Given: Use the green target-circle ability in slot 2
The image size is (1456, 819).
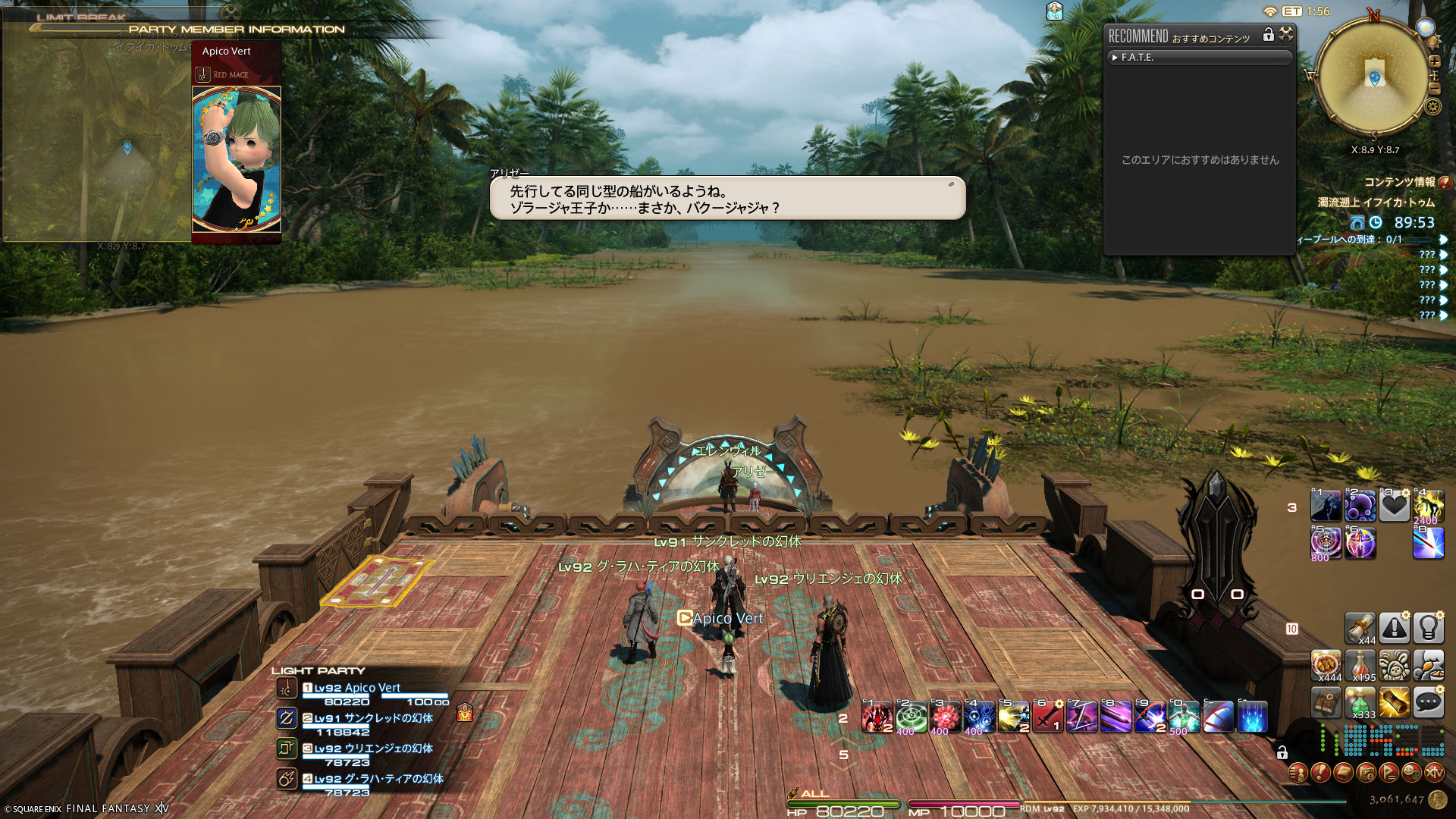Looking at the screenshot, I should [911, 717].
